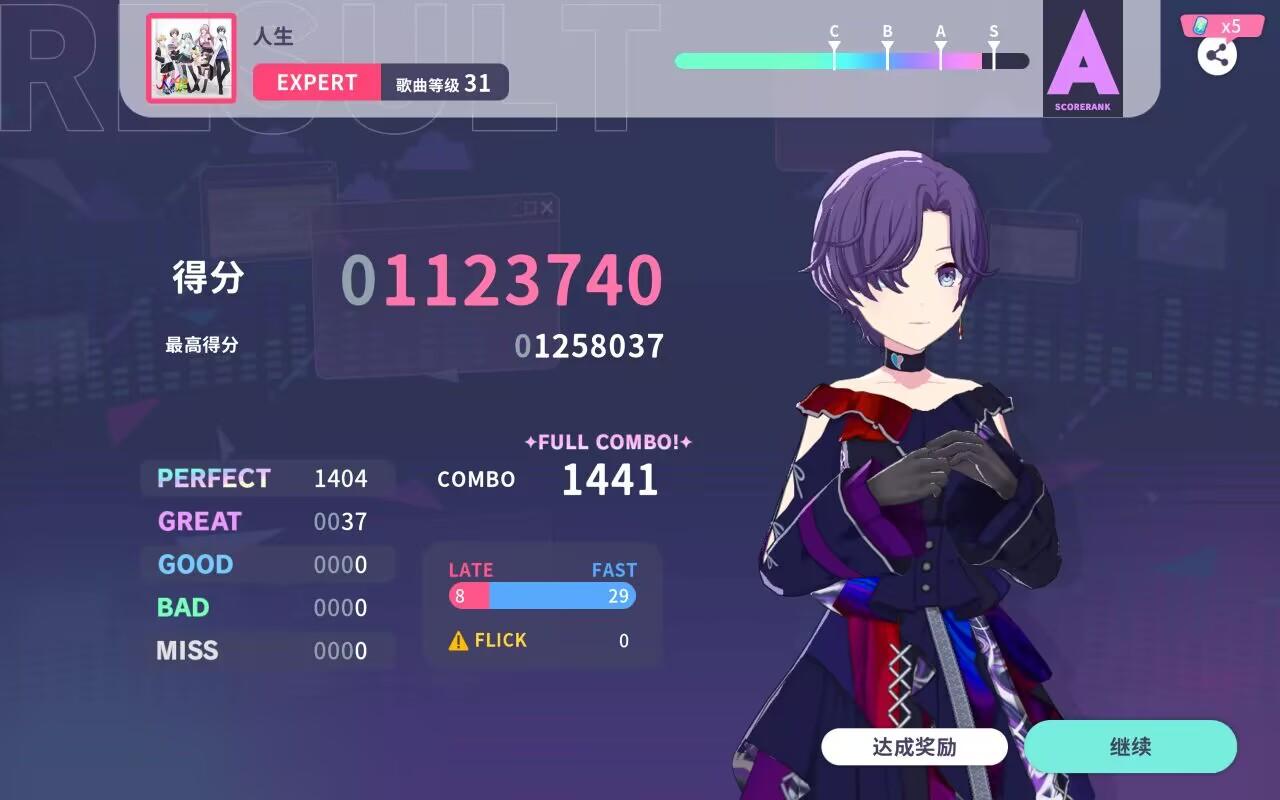Open the FULL COMBO sparkle banner
This screenshot has height=800, width=1280.
point(608,441)
